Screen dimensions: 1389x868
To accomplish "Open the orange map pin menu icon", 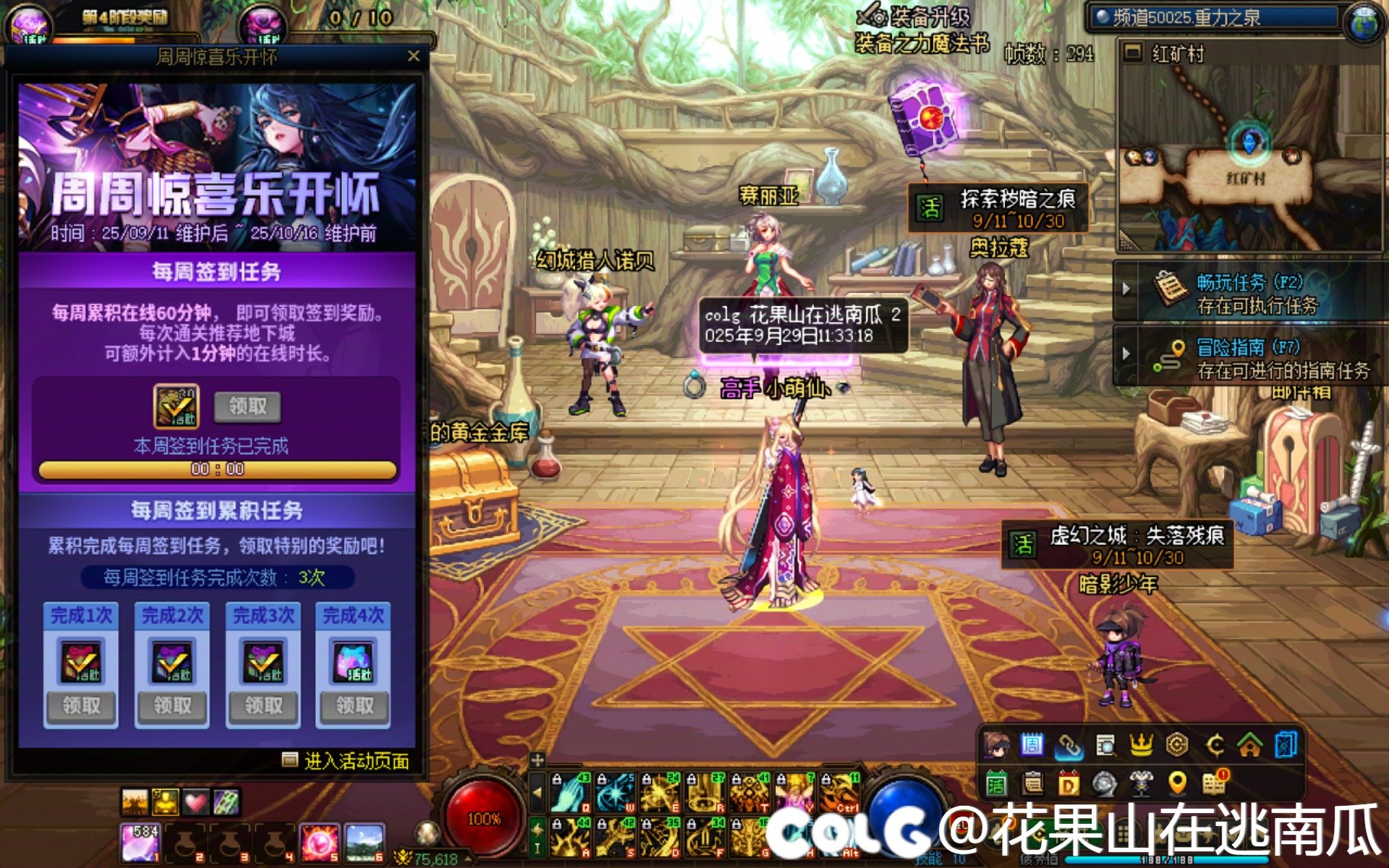I will tap(1177, 783).
